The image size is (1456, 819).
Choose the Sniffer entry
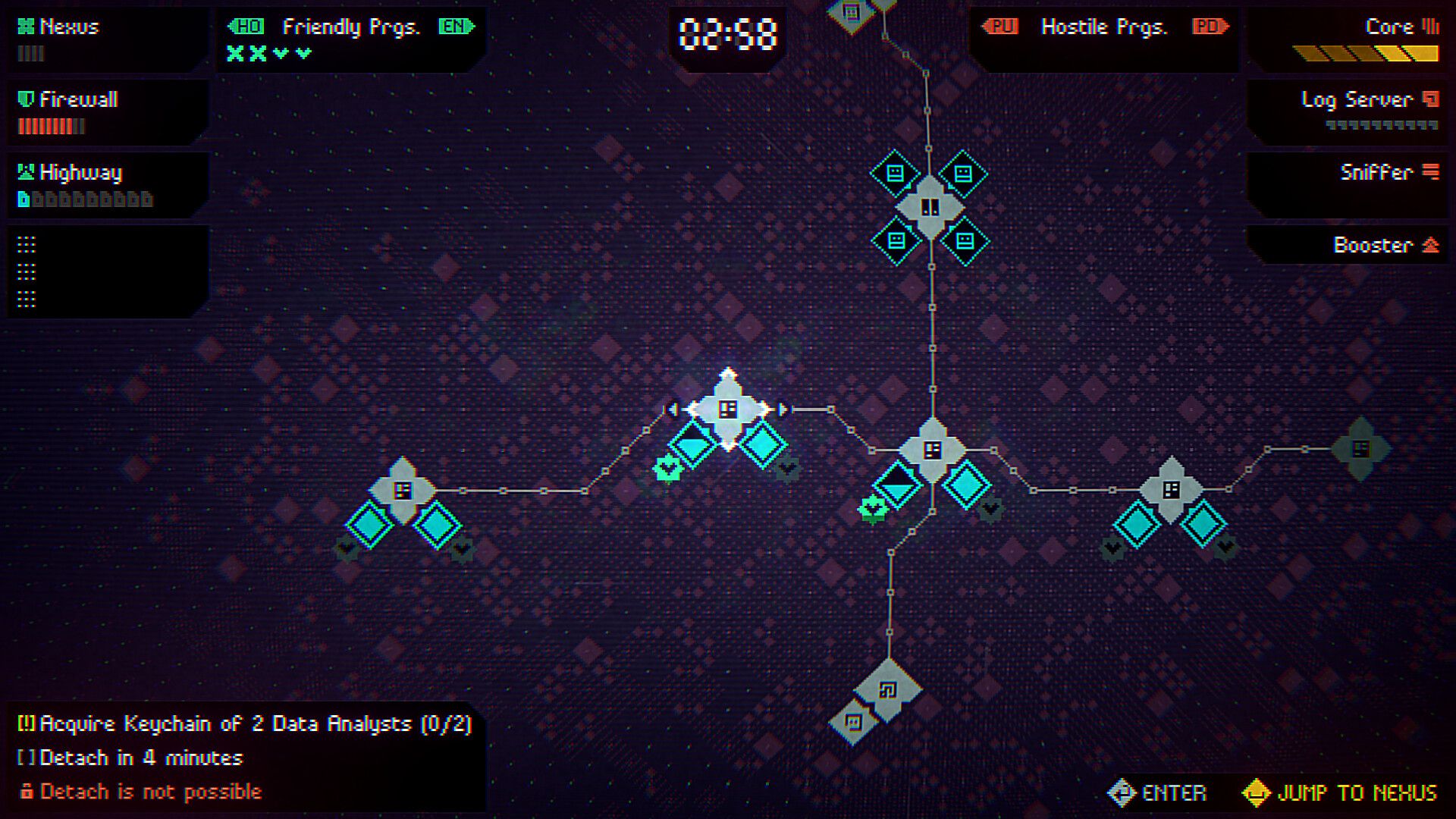pos(1376,173)
